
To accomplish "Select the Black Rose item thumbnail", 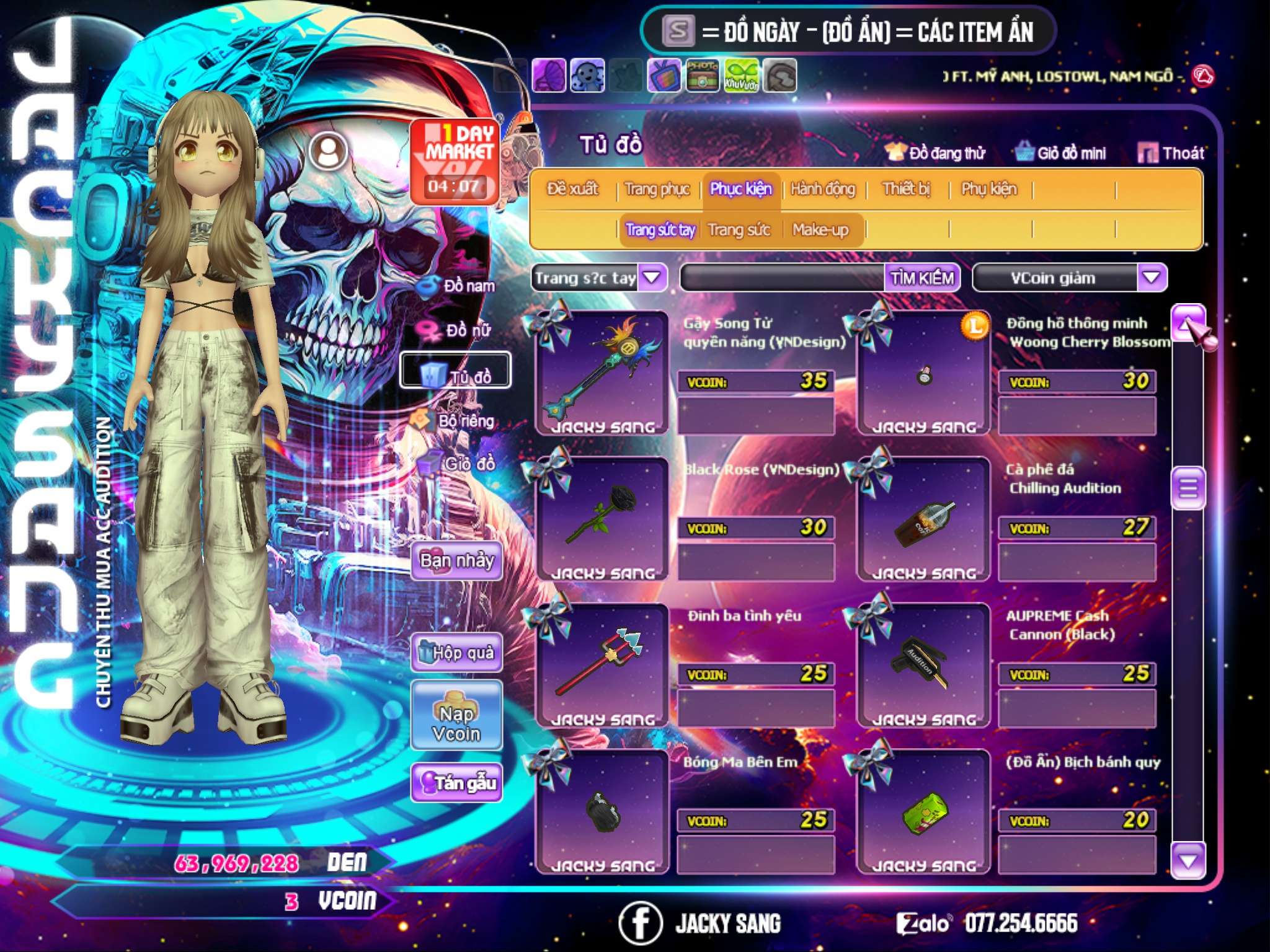I will coord(602,518).
